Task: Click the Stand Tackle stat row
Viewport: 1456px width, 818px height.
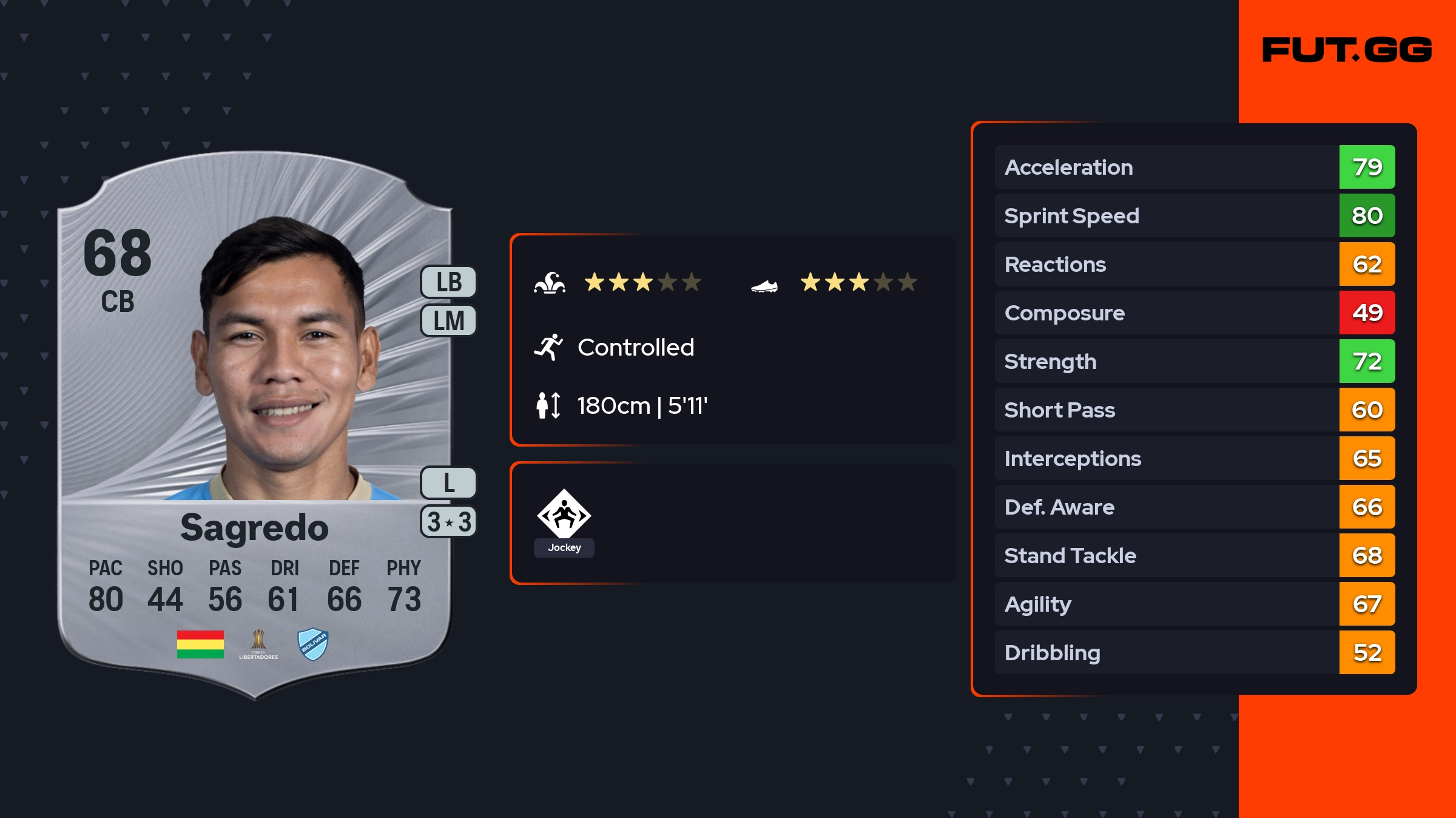Action: tap(1194, 555)
